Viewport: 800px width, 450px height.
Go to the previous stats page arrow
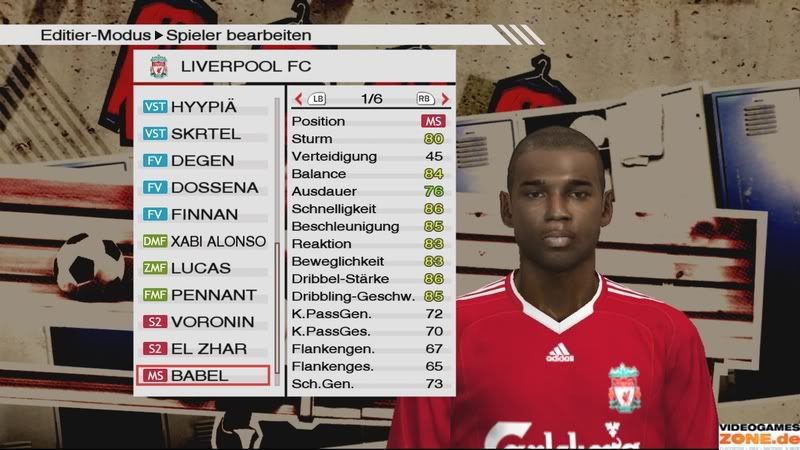(x=298, y=99)
